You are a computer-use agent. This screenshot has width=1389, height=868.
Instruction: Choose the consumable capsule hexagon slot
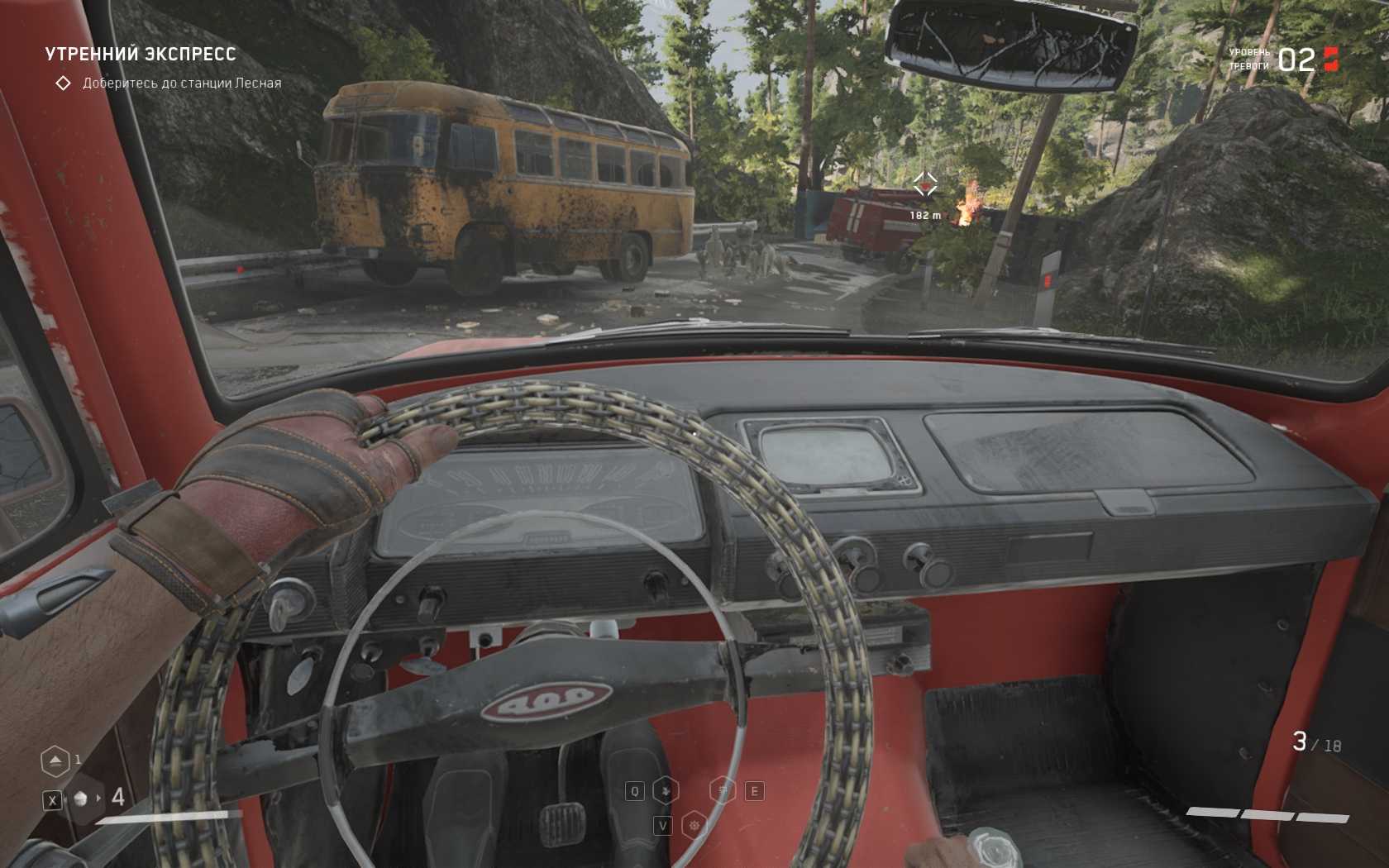coord(81,799)
